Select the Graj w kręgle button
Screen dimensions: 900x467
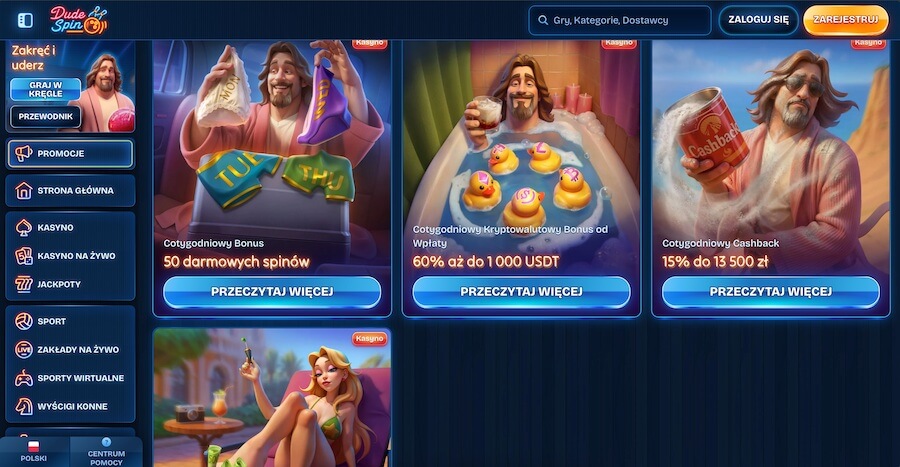[x=45, y=89]
